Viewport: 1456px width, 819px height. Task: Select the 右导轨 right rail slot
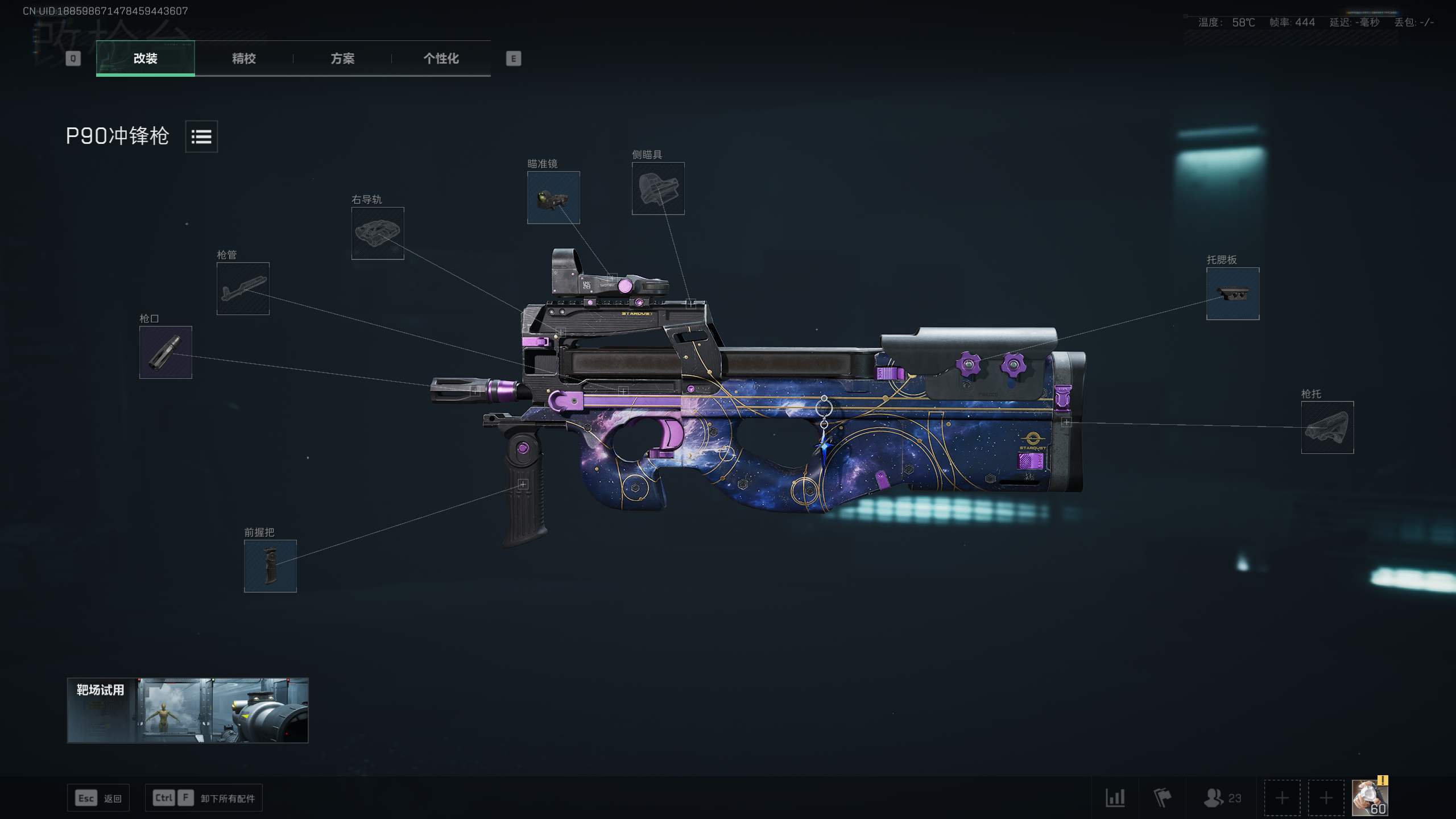(x=378, y=234)
